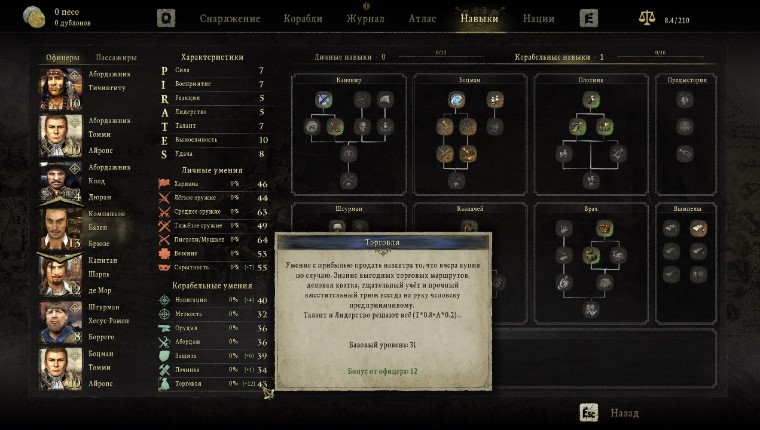Open the Нации tab
This screenshot has width=760, height=430.
coord(539,18)
